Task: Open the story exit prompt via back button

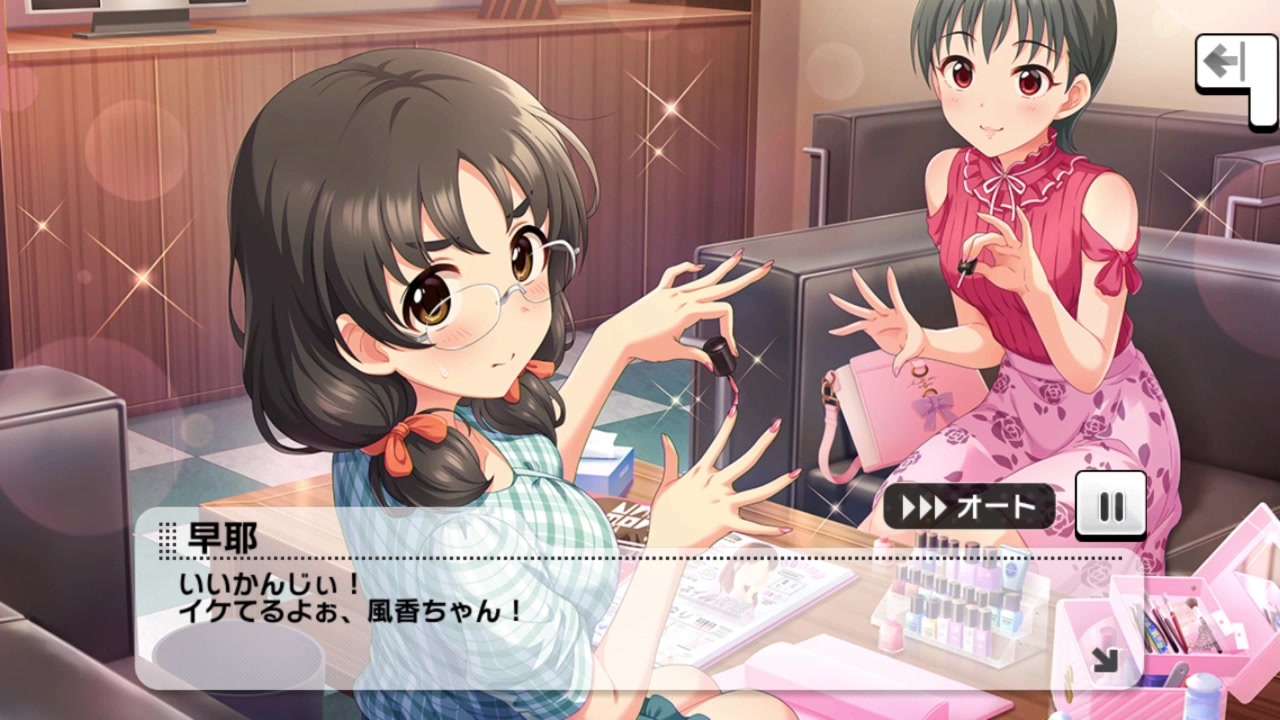Action: [x=1227, y=60]
